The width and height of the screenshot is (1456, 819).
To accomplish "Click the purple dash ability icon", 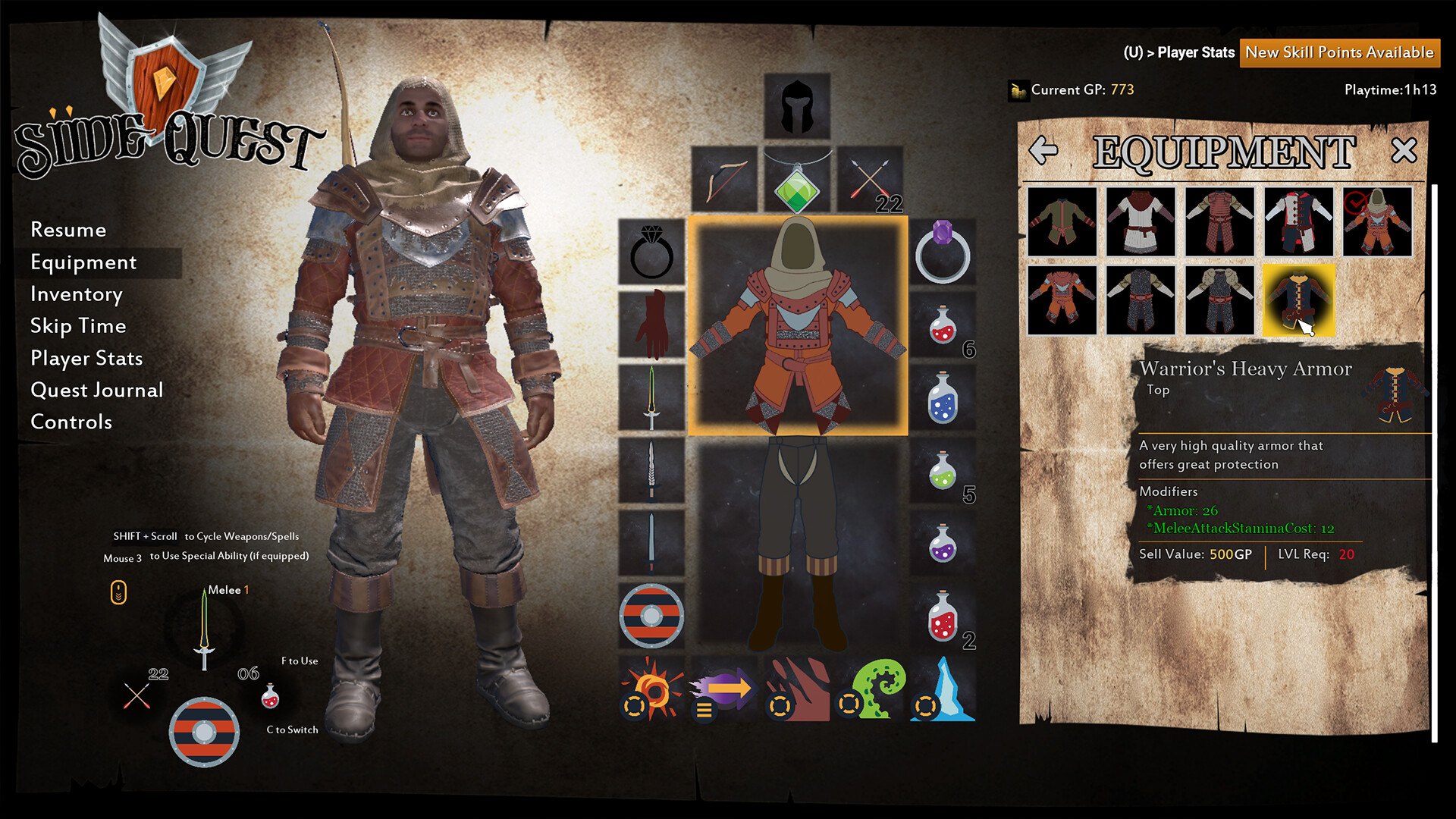I will [722, 692].
